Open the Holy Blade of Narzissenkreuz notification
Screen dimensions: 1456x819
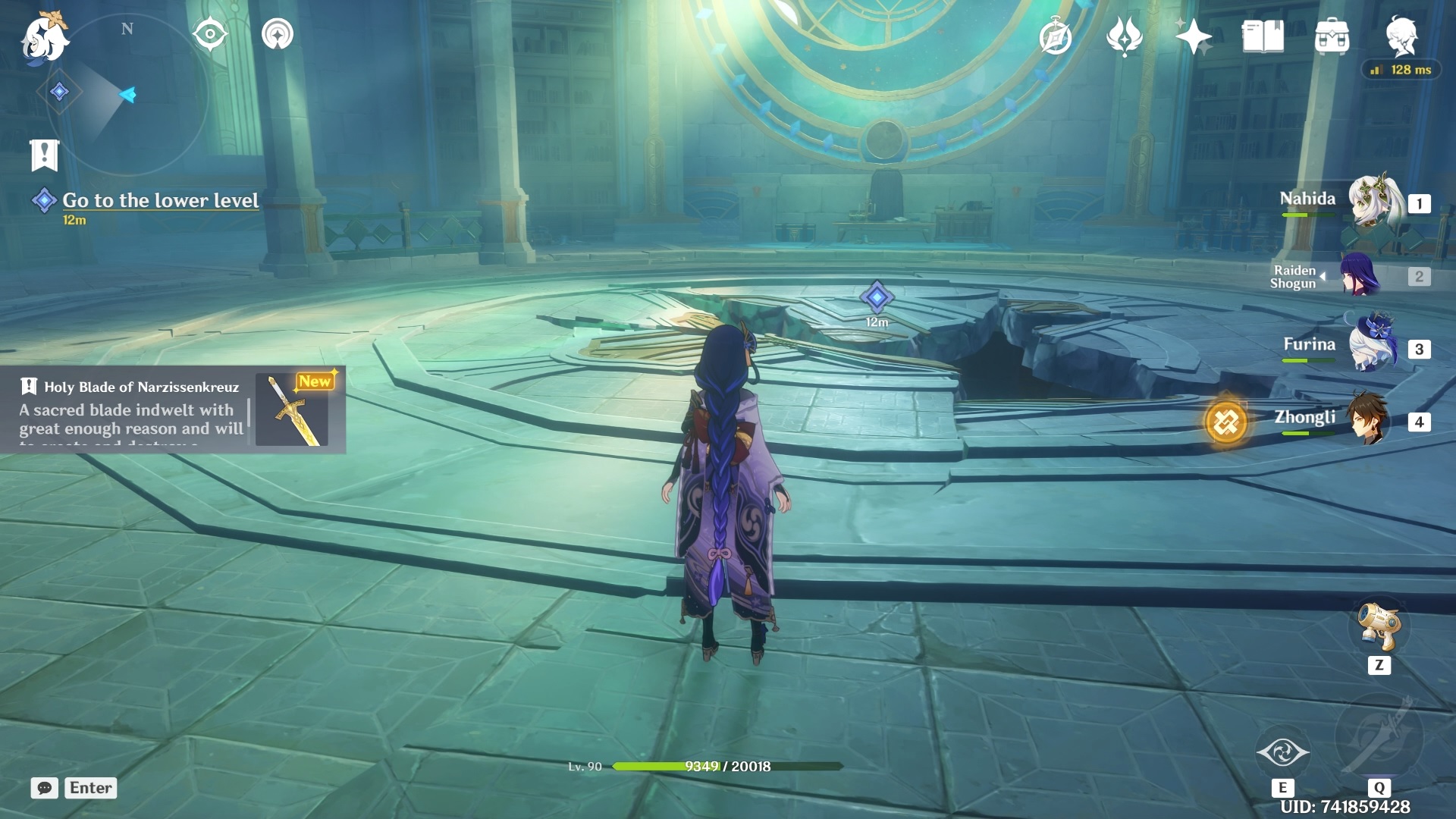pyautogui.click(x=173, y=410)
